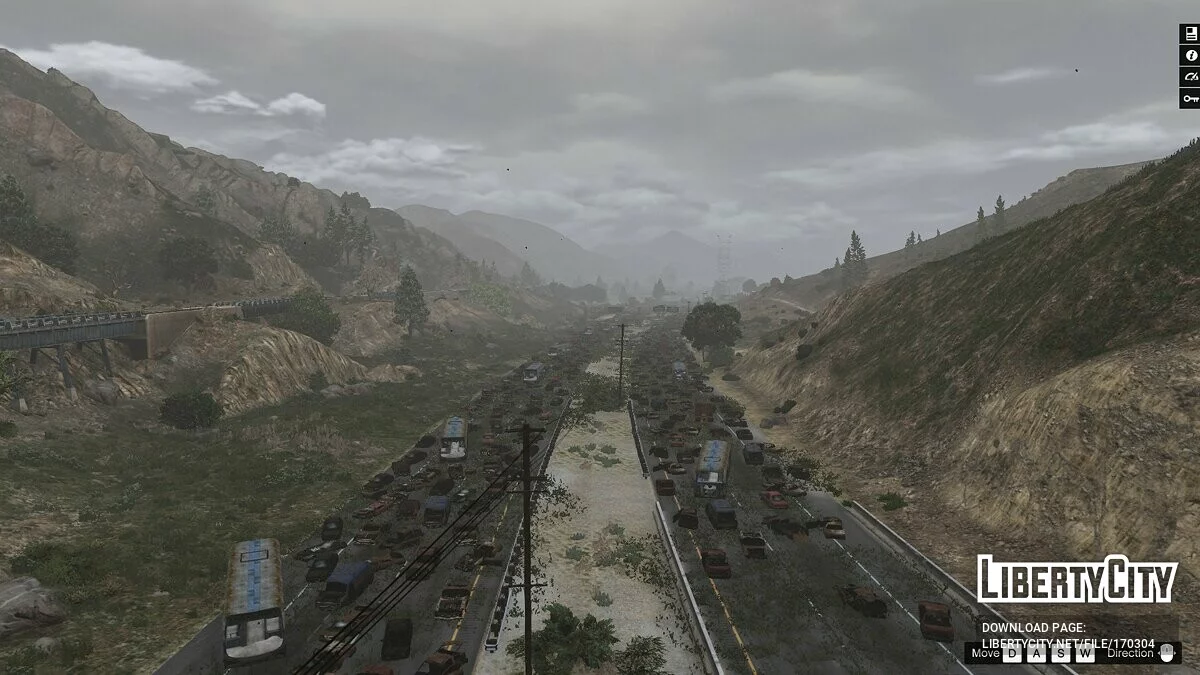The height and width of the screenshot is (675, 1200).
Task: Click the key icon in the side panel
Action: [1189, 98]
